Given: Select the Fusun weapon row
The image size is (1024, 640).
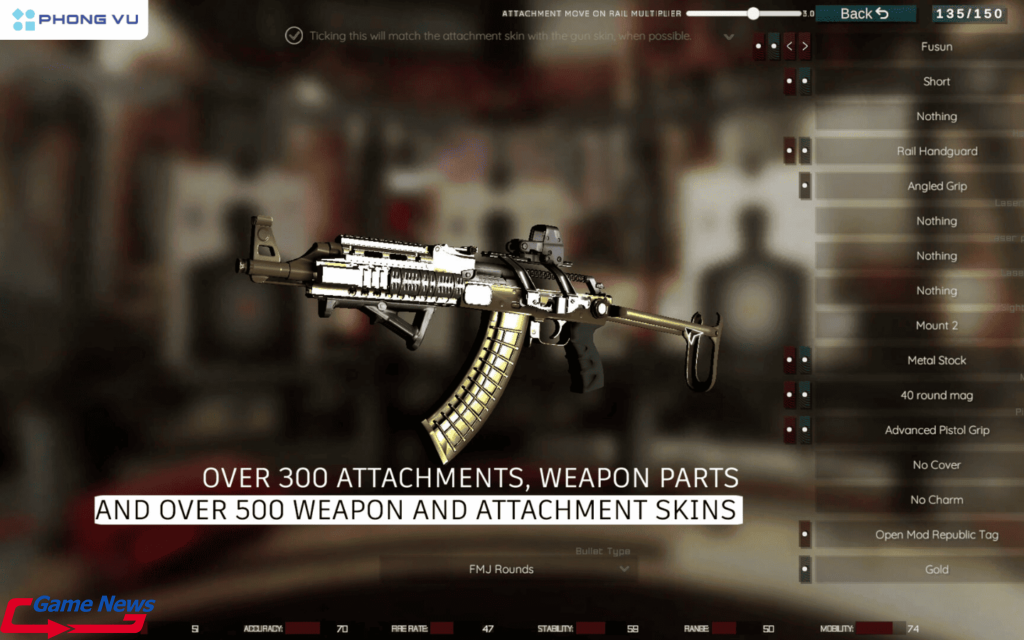Looking at the screenshot, I should point(936,46).
